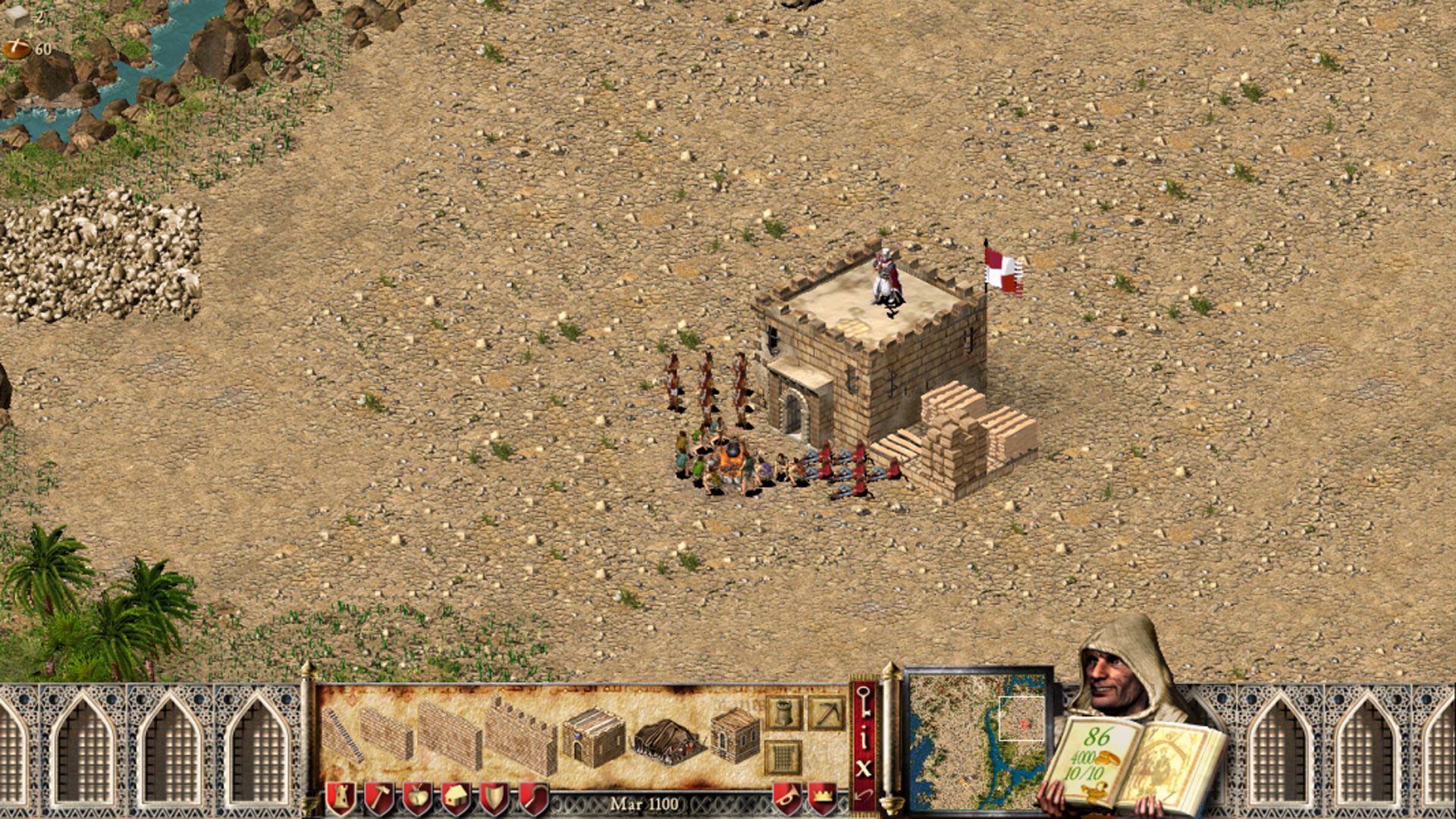Choose the armoury building

(735, 734)
